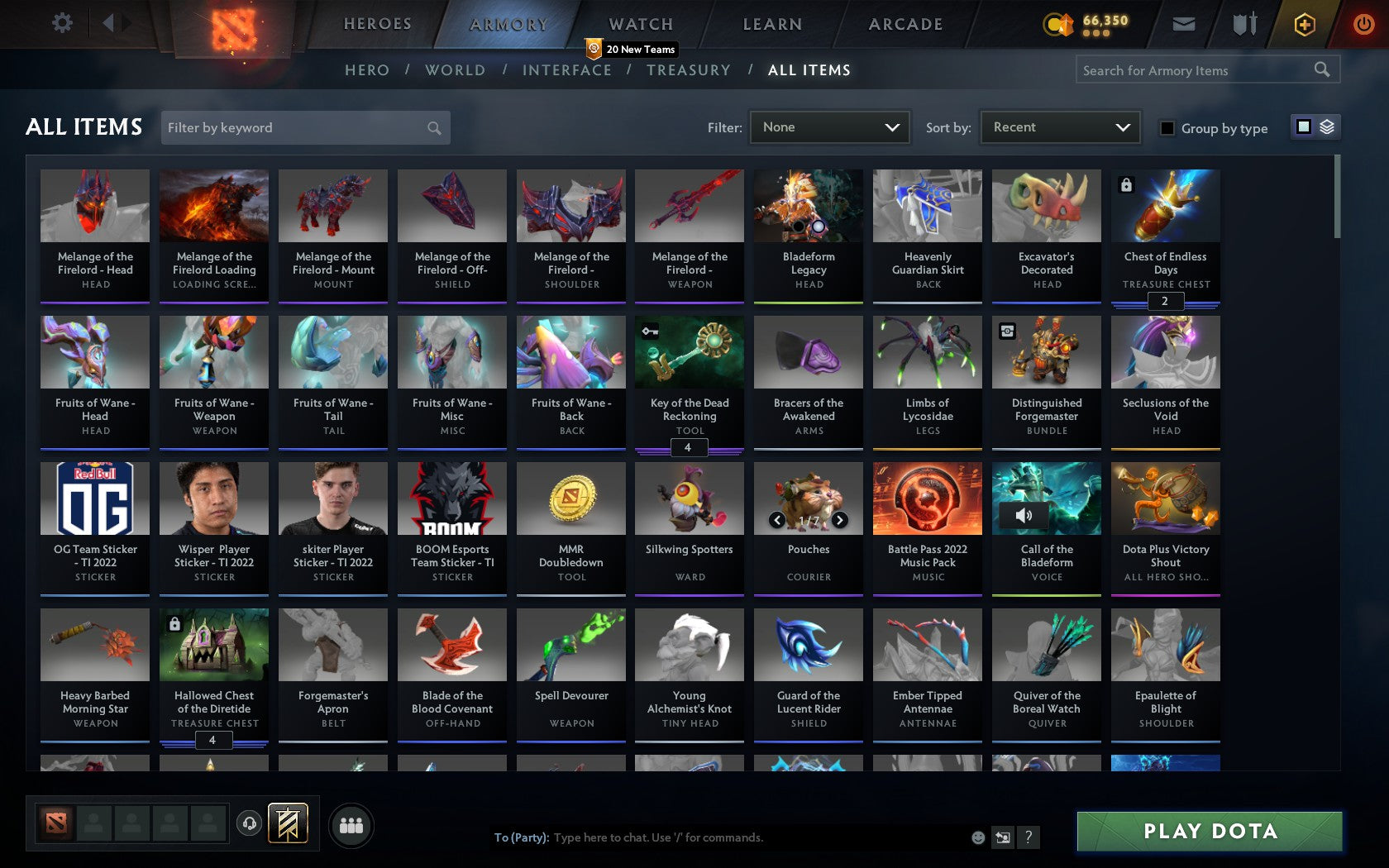Open the friends list icon
This screenshot has height=868, width=1389.
(351, 824)
